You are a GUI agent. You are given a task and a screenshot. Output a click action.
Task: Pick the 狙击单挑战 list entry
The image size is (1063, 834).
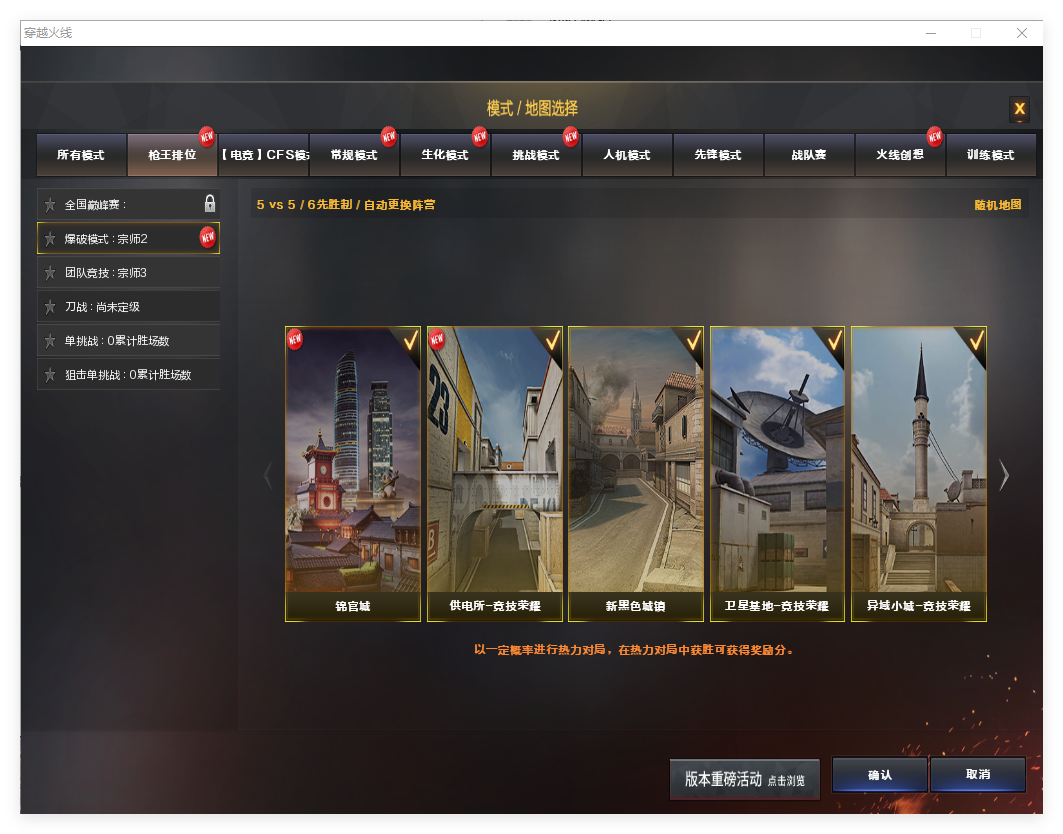128,375
